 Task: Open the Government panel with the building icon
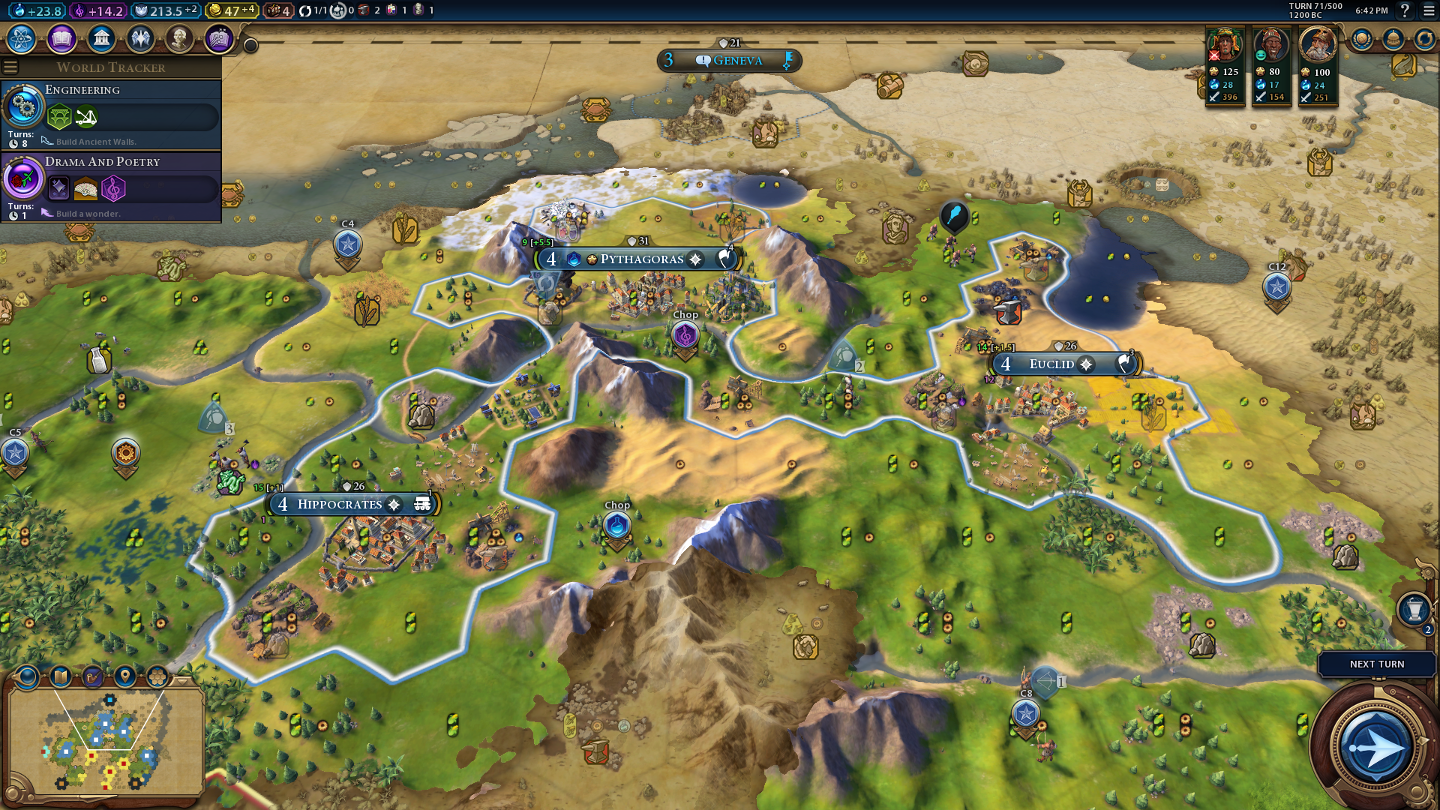(100, 39)
